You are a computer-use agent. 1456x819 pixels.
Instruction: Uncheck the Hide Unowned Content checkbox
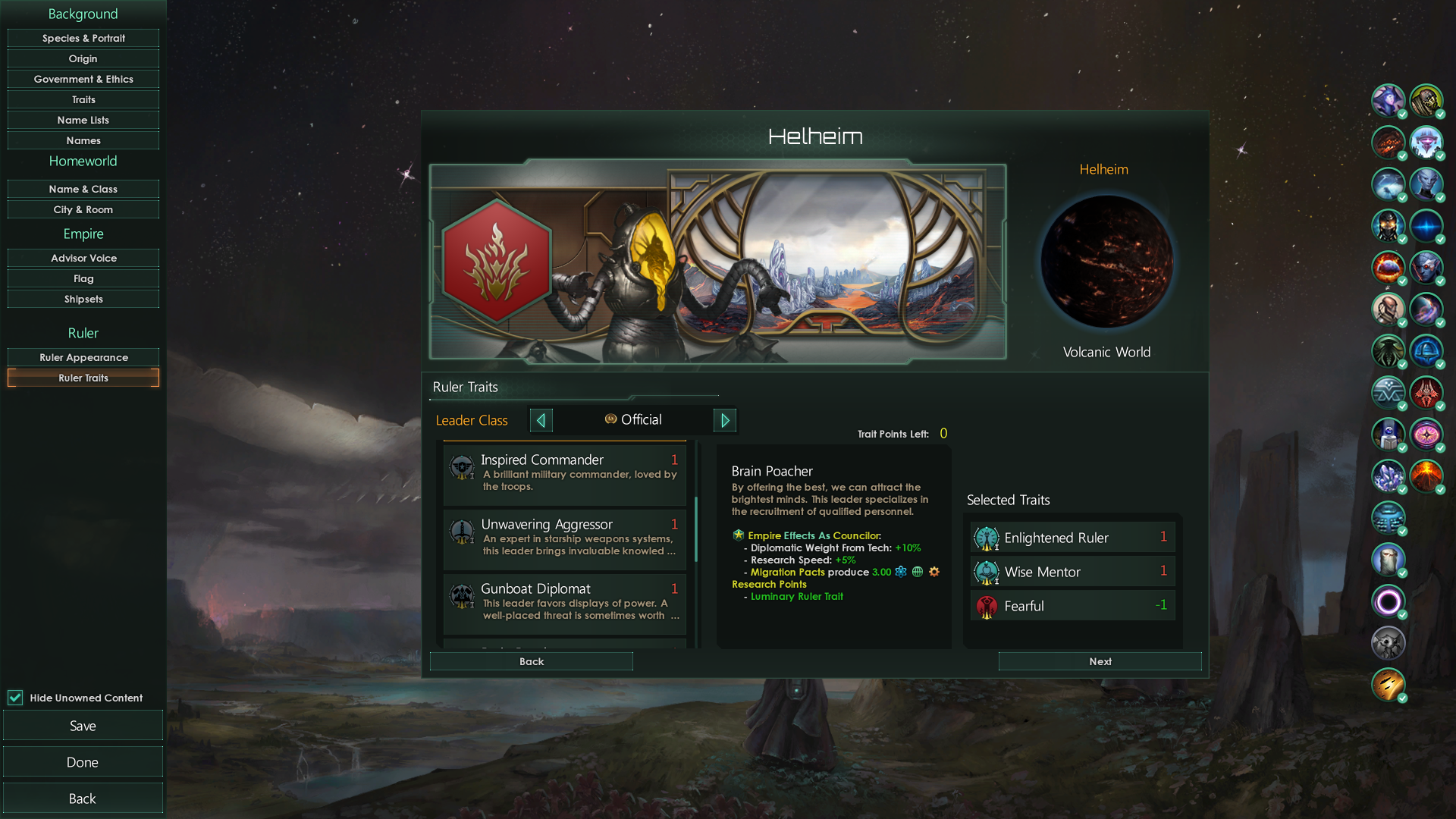click(14, 698)
